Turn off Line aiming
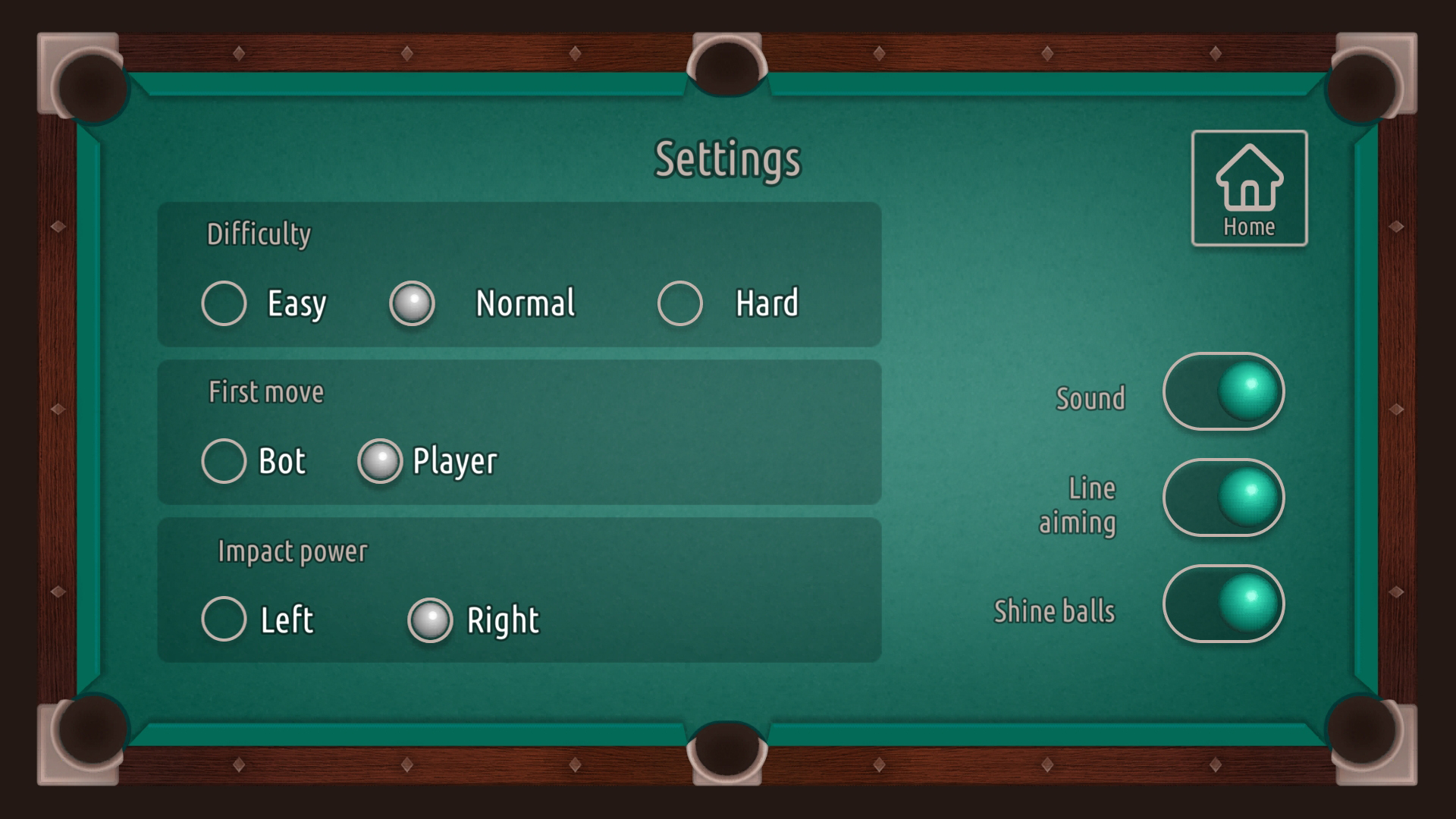Viewport: 1456px width, 819px height. coord(1224,498)
